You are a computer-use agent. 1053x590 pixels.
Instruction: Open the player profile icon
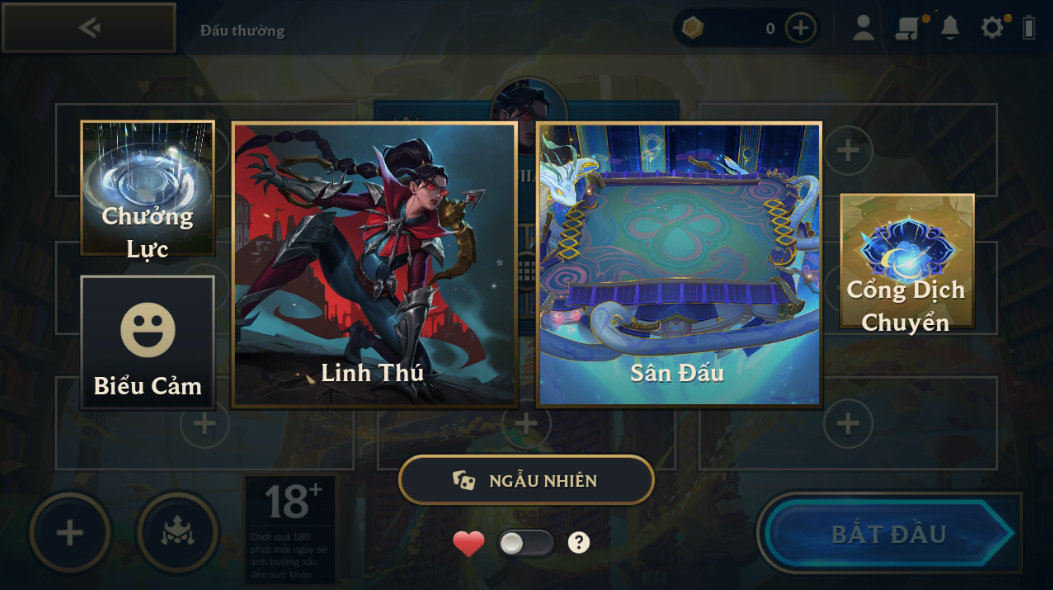pos(863,28)
